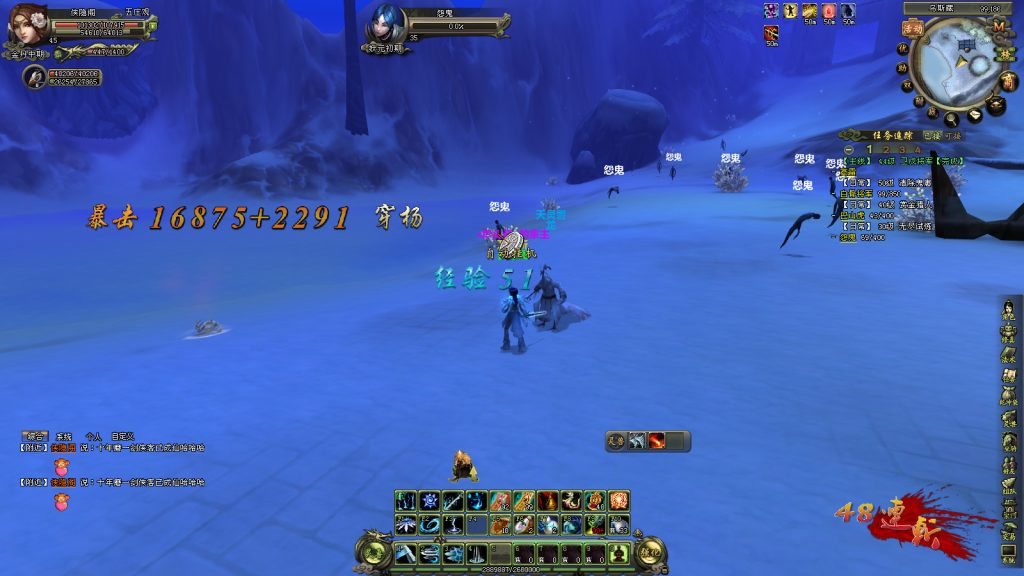The height and width of the screenshot is (576, 1024).
Task: Collapse the quest tracker with minus button
Action: (x=847, y=149)
